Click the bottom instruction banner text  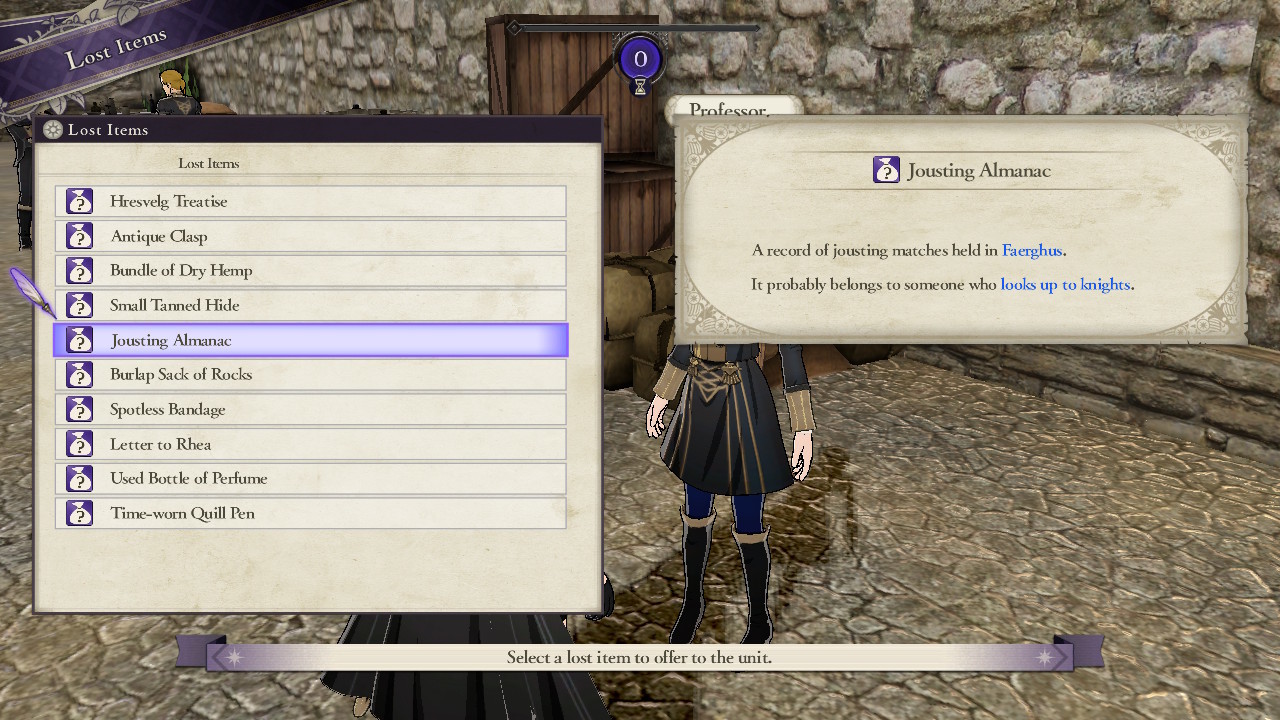pos(639,656)
